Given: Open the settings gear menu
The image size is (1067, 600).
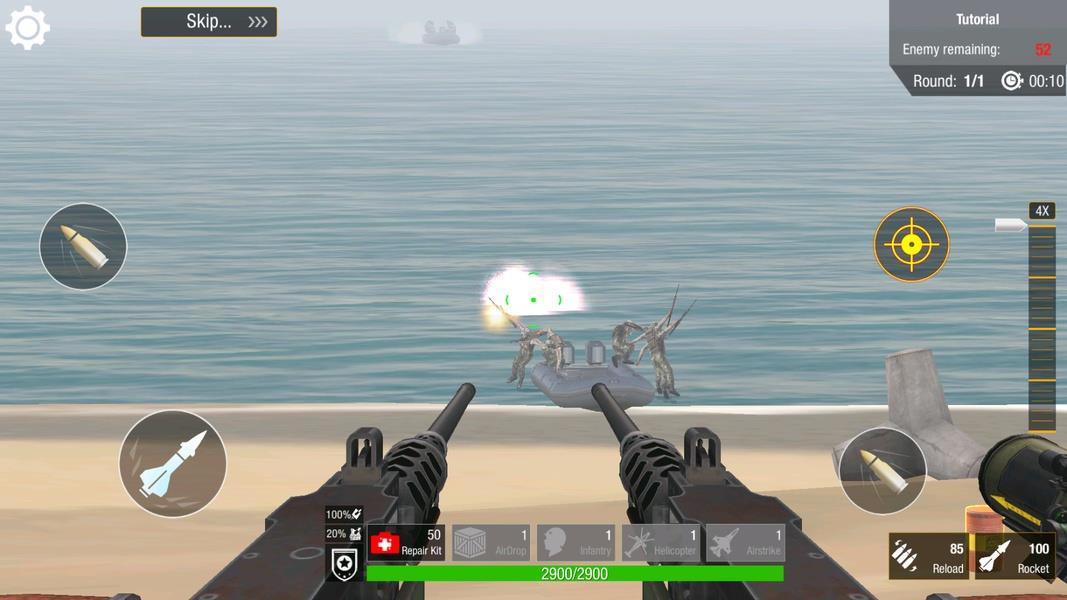Looking at the screenshot, I should (28, 28).
